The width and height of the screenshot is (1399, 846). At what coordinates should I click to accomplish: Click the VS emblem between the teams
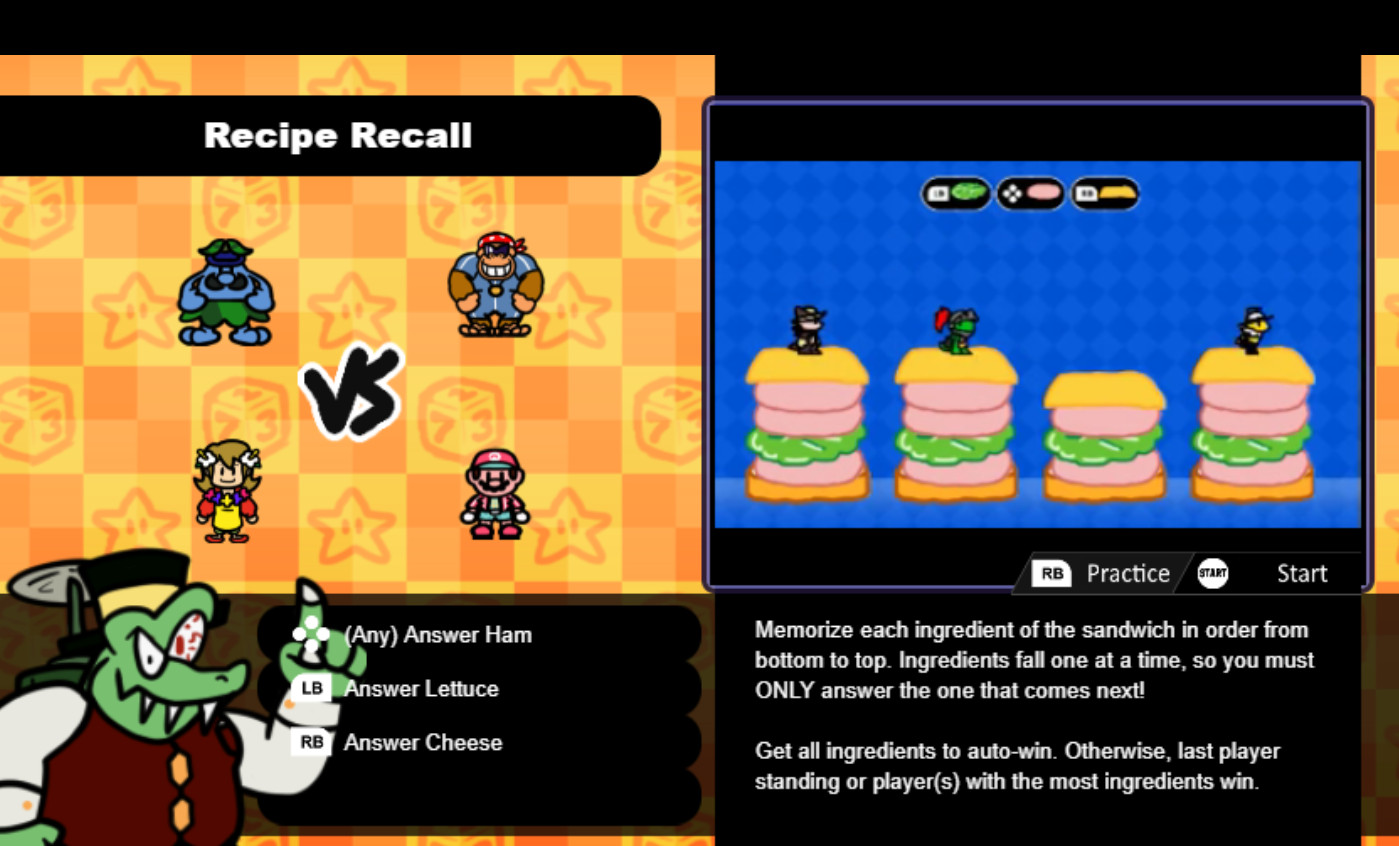pos(351,391)
